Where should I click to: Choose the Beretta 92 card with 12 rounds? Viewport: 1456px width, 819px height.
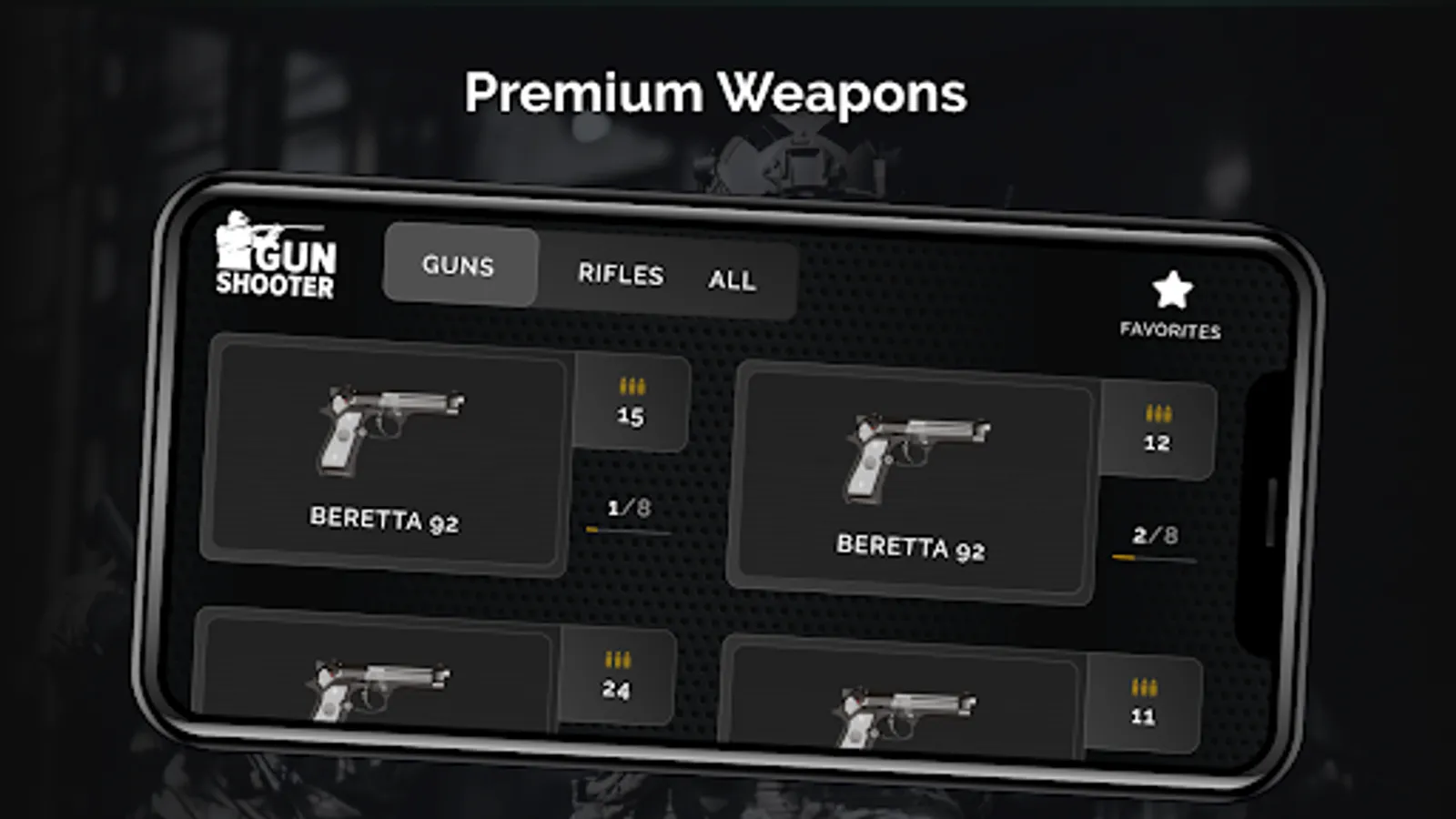tap(914, 482)
